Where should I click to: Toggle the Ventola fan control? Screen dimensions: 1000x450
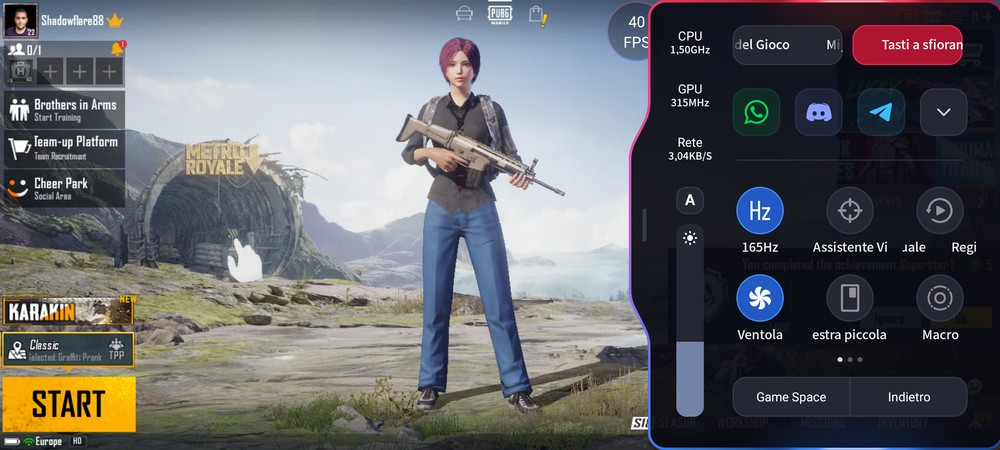click(x=760, y=298)
